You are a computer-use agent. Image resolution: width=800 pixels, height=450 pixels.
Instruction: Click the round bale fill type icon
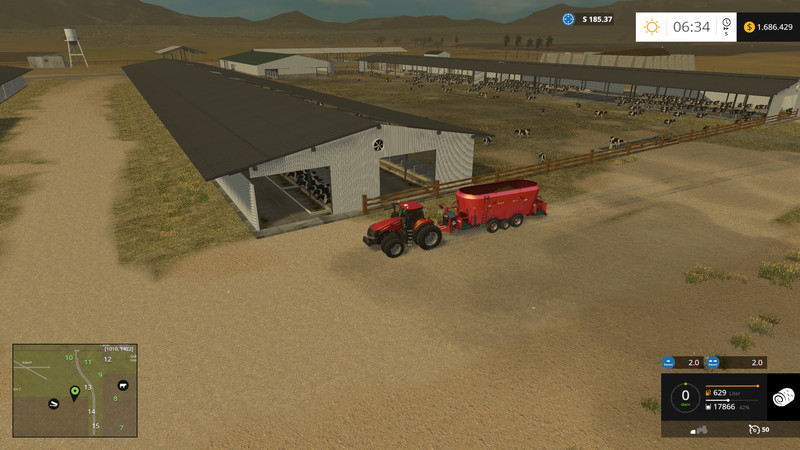(x=783, y=397)
